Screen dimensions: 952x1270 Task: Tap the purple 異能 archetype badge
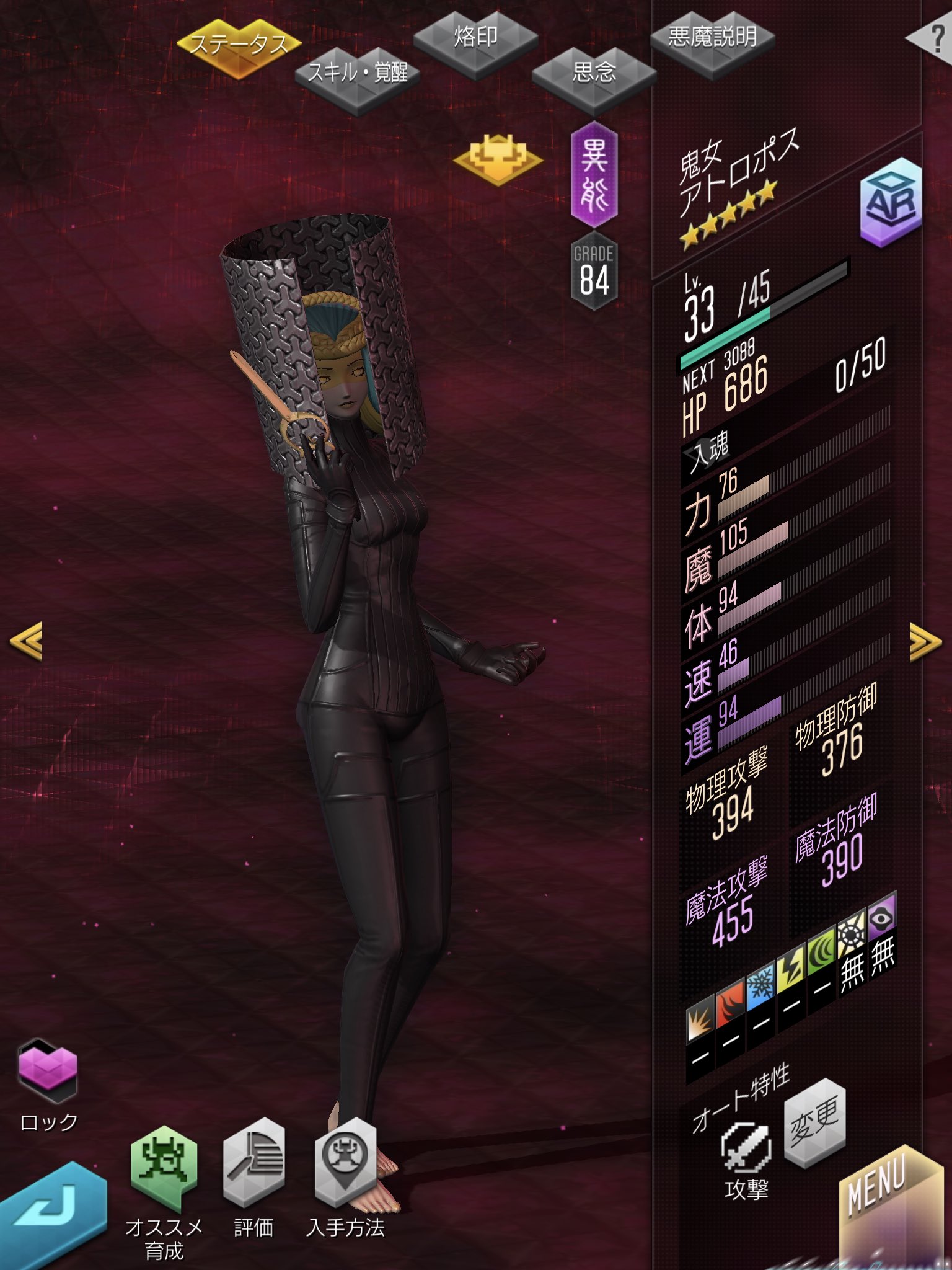[x=594, y=175]
